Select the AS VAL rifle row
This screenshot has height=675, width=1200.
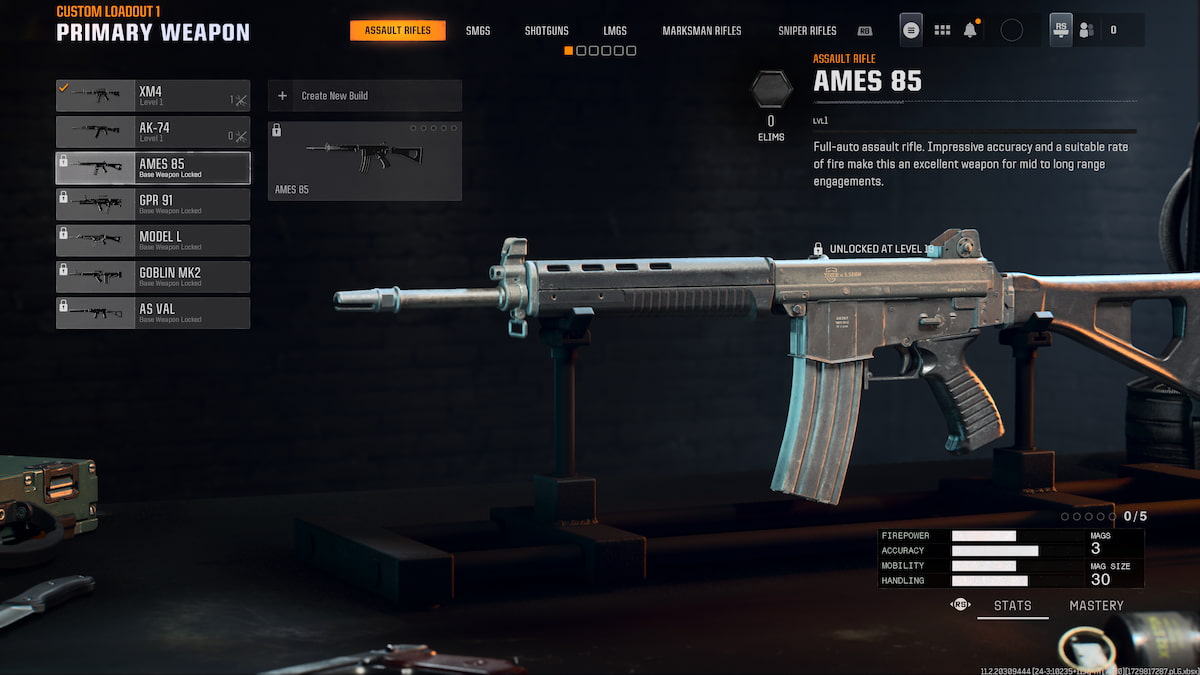pyautogui.click(x=153, y=312)
